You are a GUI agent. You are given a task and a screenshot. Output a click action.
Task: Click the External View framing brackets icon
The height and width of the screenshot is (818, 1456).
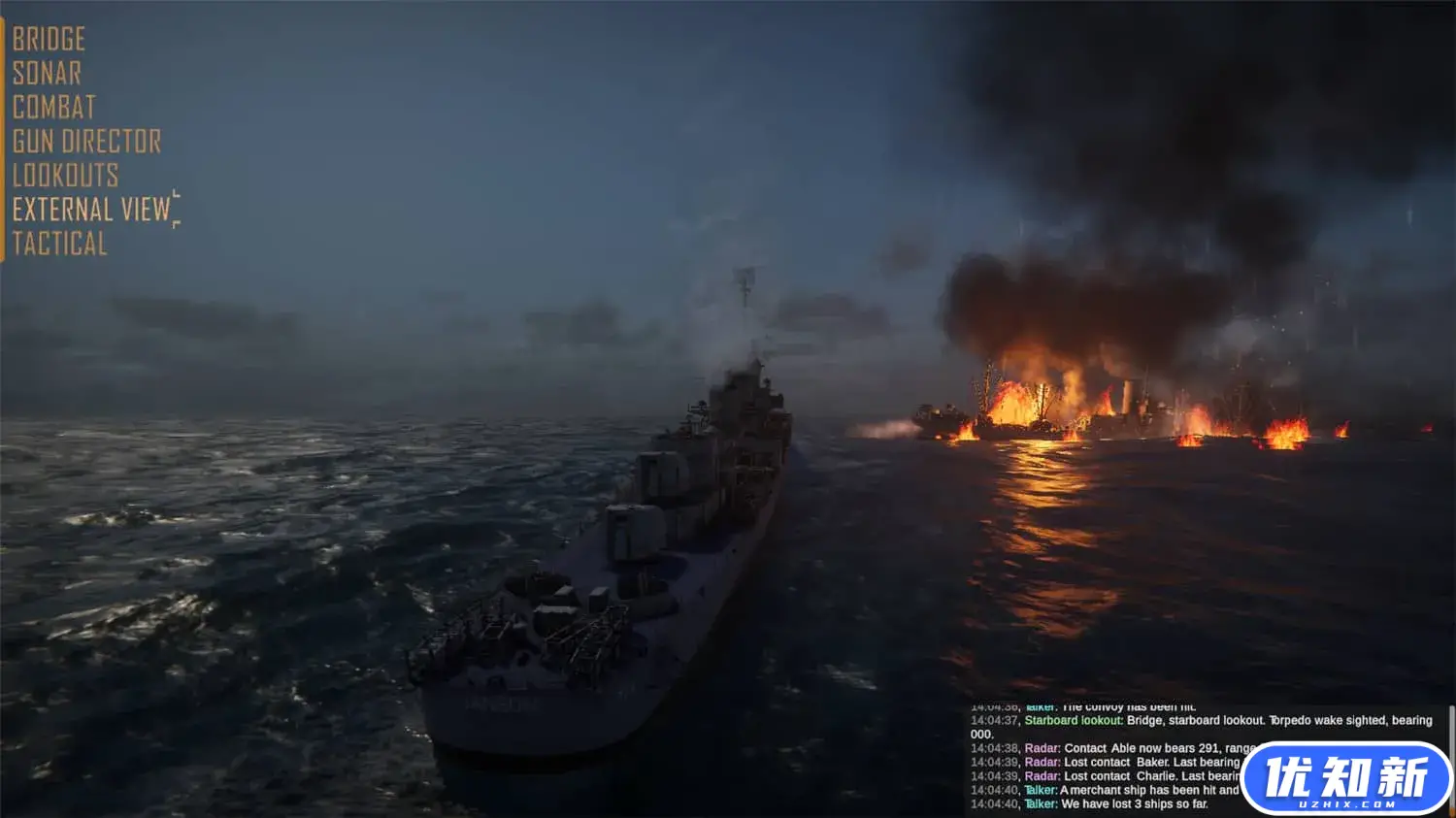pyautogui.click(x=176, y=208)
